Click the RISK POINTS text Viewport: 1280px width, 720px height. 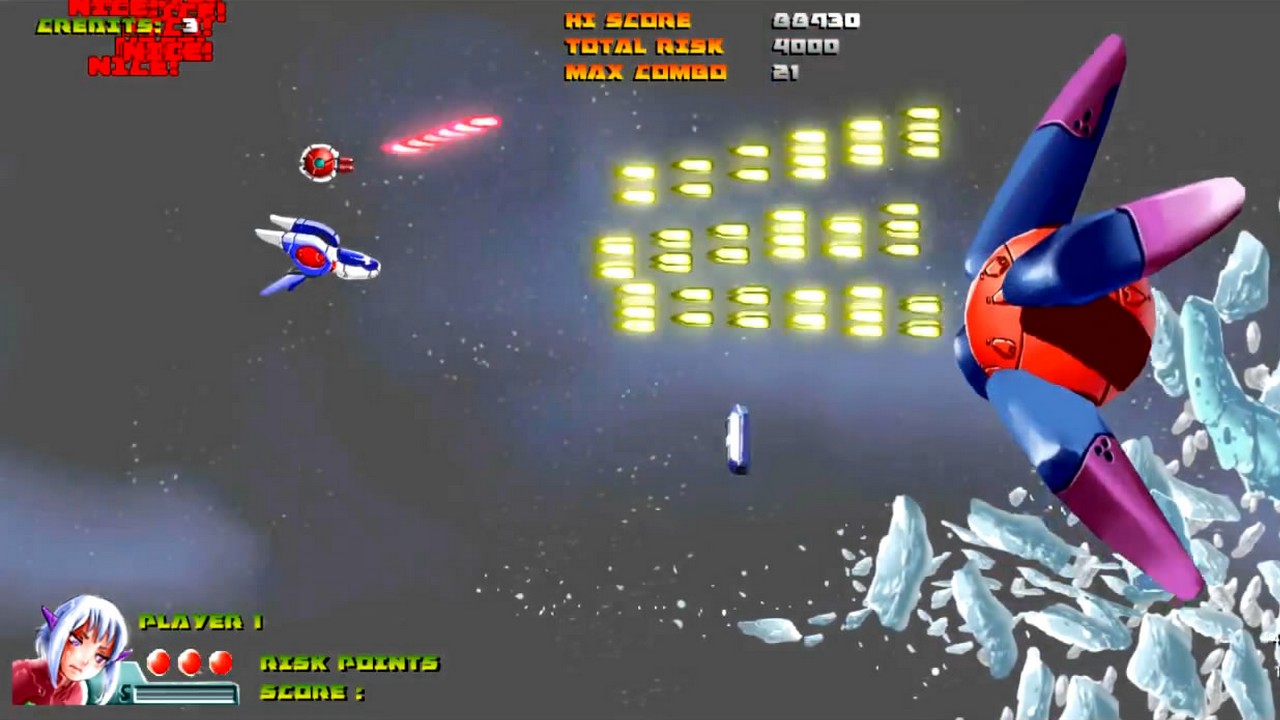click(350, 663)
